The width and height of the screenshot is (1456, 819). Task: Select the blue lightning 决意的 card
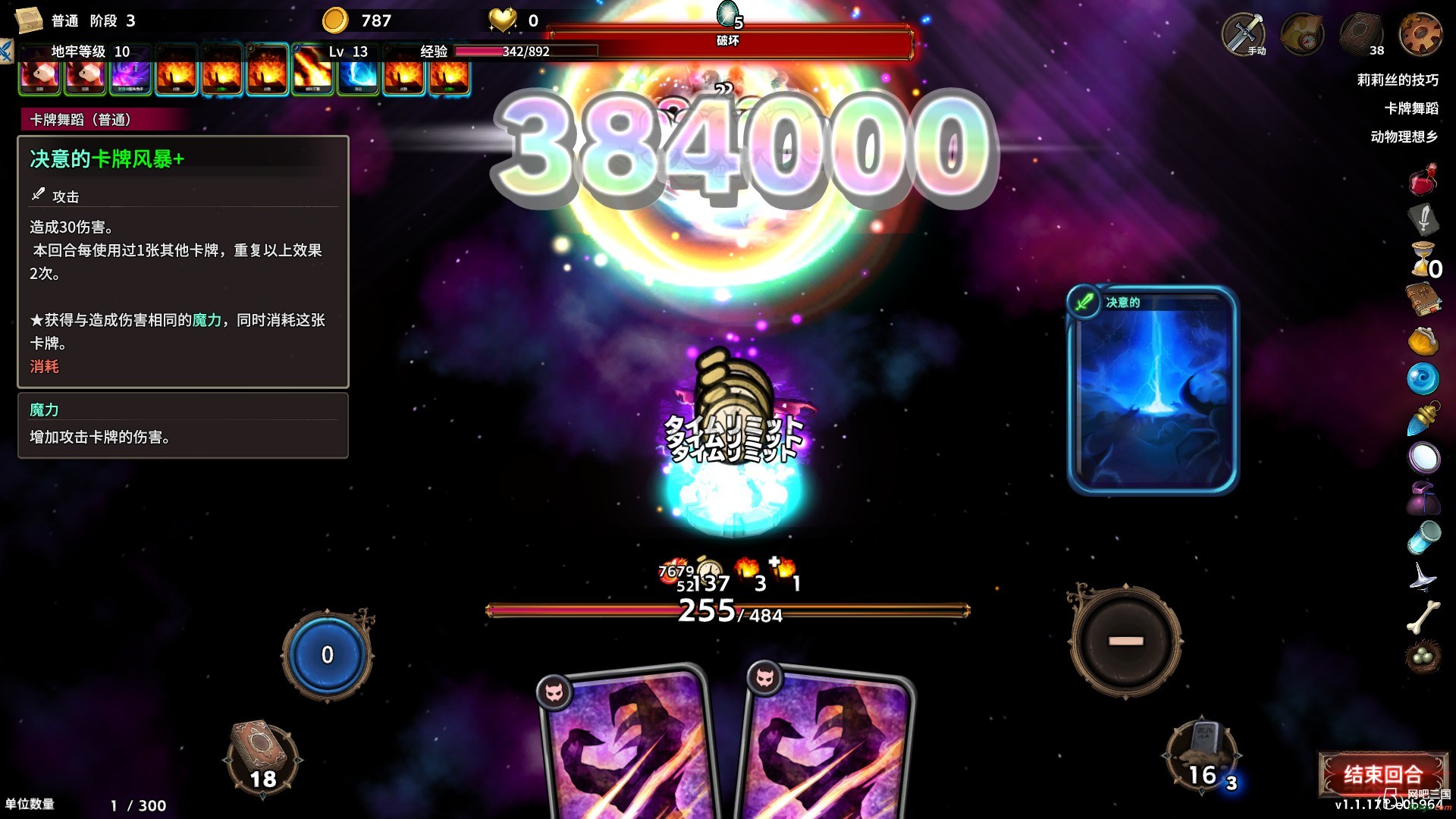pyautogui.click(x=1153, y=391)
